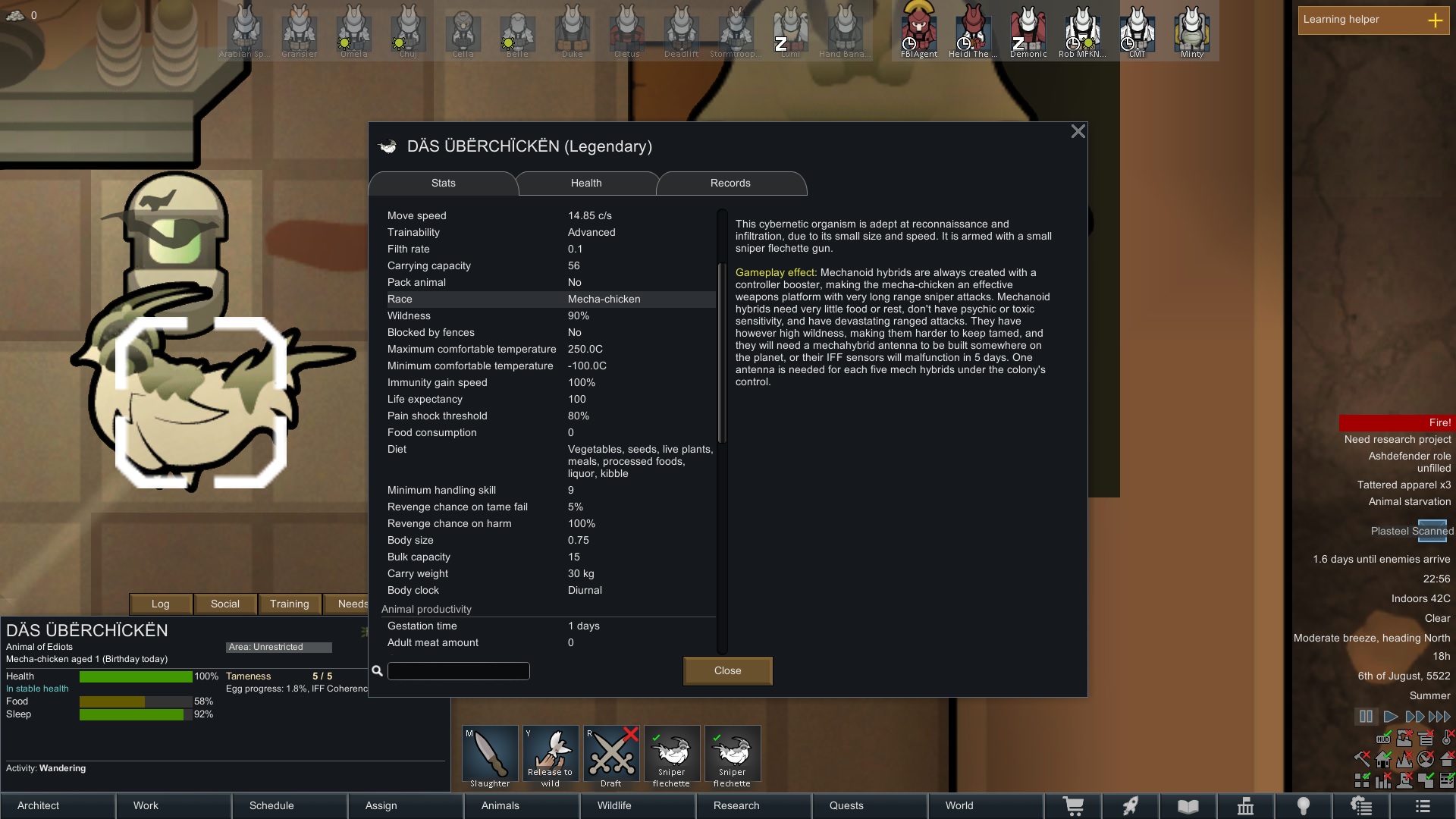Expand the Learning helper panel

pos(1436,20)
